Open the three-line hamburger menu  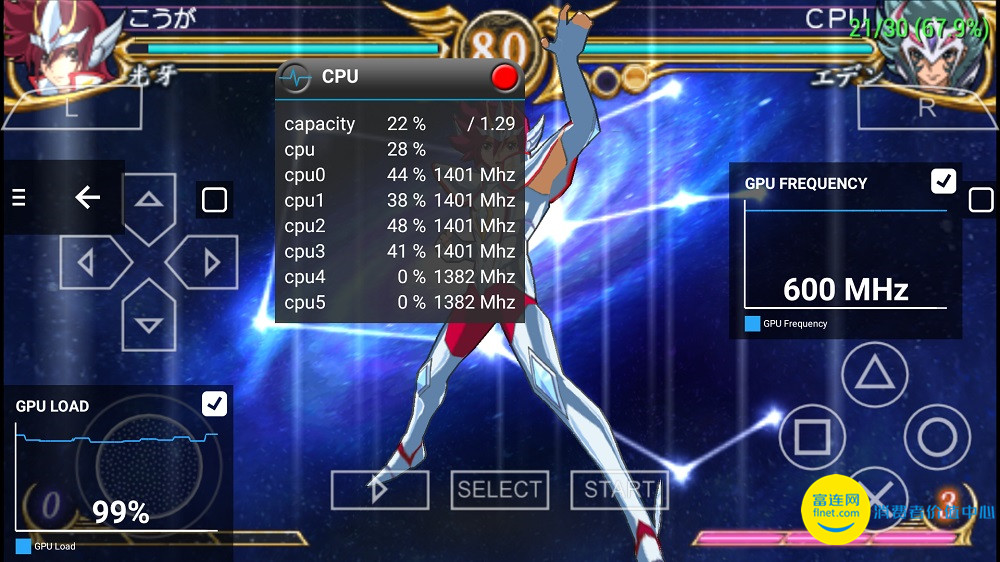[x=18, y=198]
